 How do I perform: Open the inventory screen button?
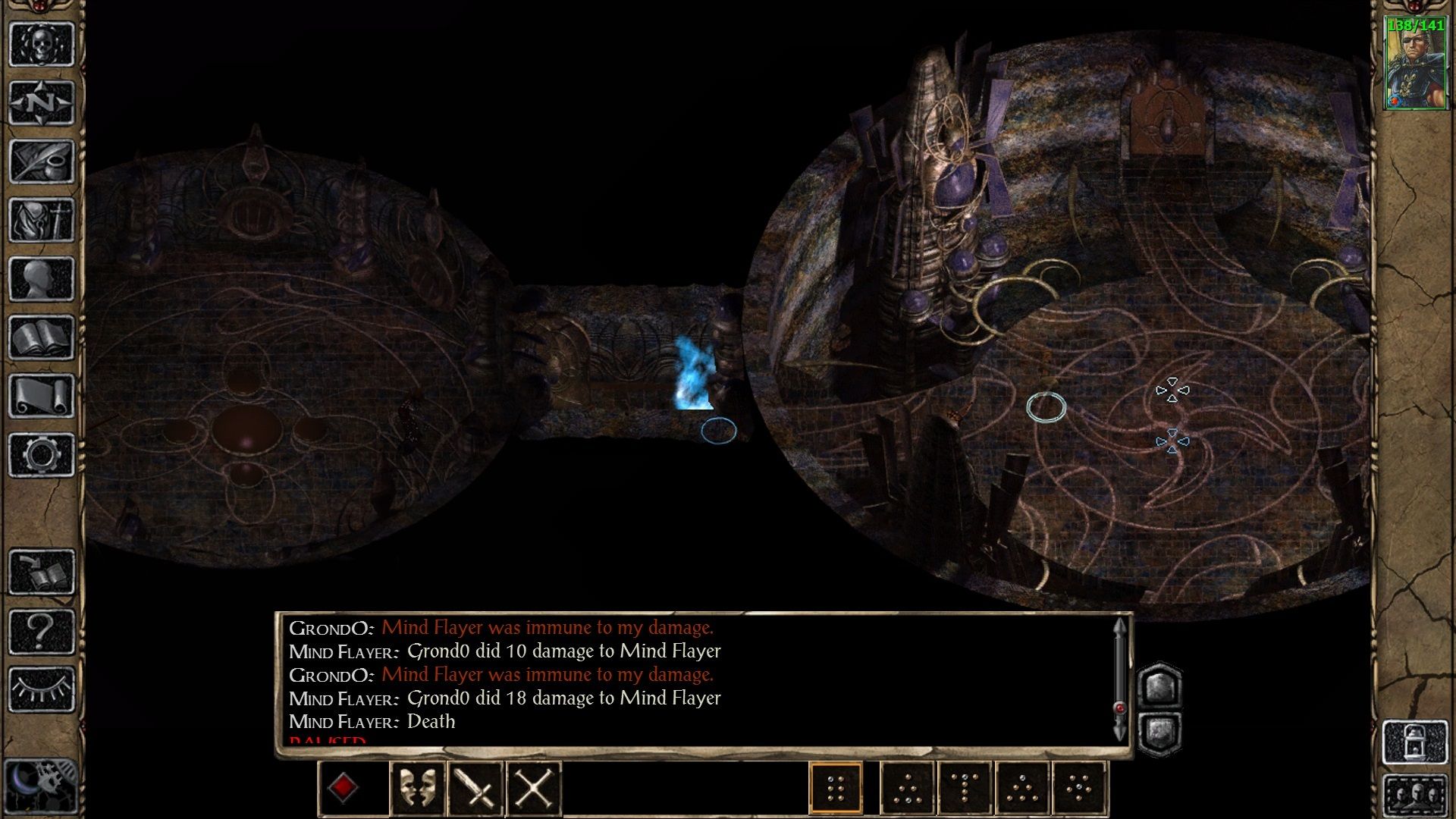42,220
